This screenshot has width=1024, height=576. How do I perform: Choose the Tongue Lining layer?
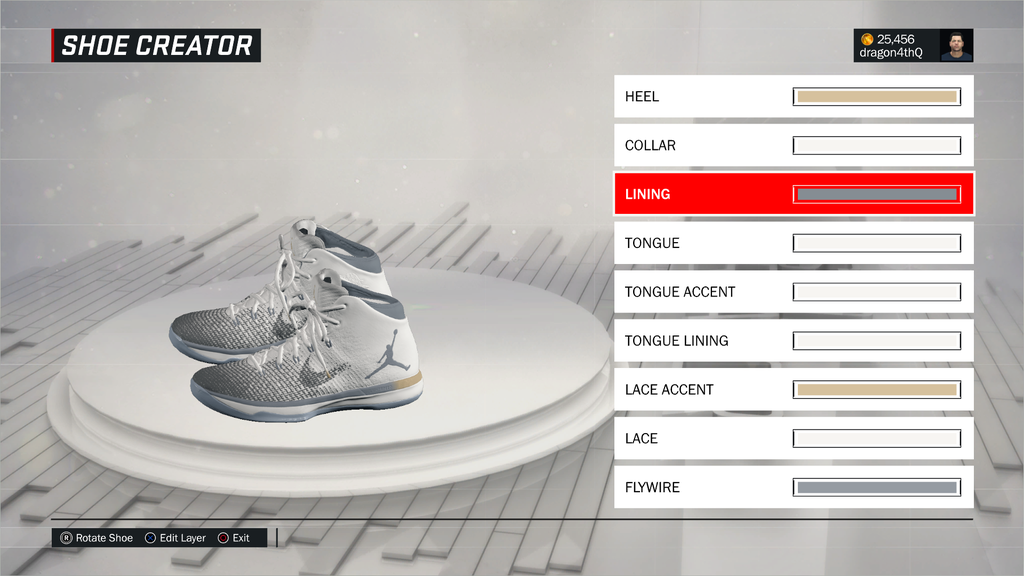point(793,341)
